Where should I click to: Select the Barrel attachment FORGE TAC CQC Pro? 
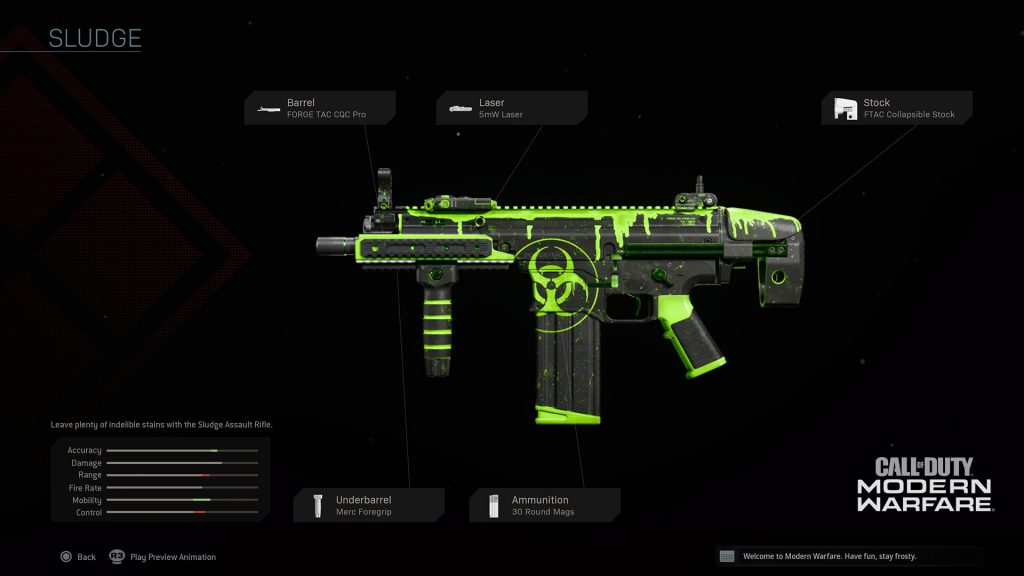[x=319, y=108]
